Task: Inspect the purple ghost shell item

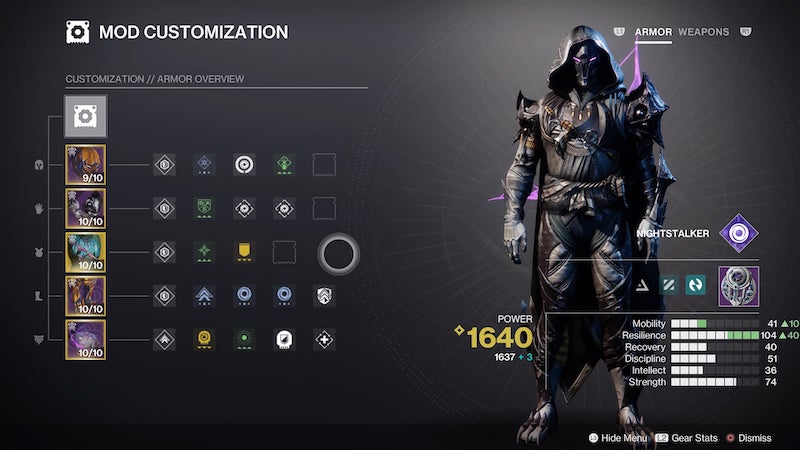Action: point(738,287)
